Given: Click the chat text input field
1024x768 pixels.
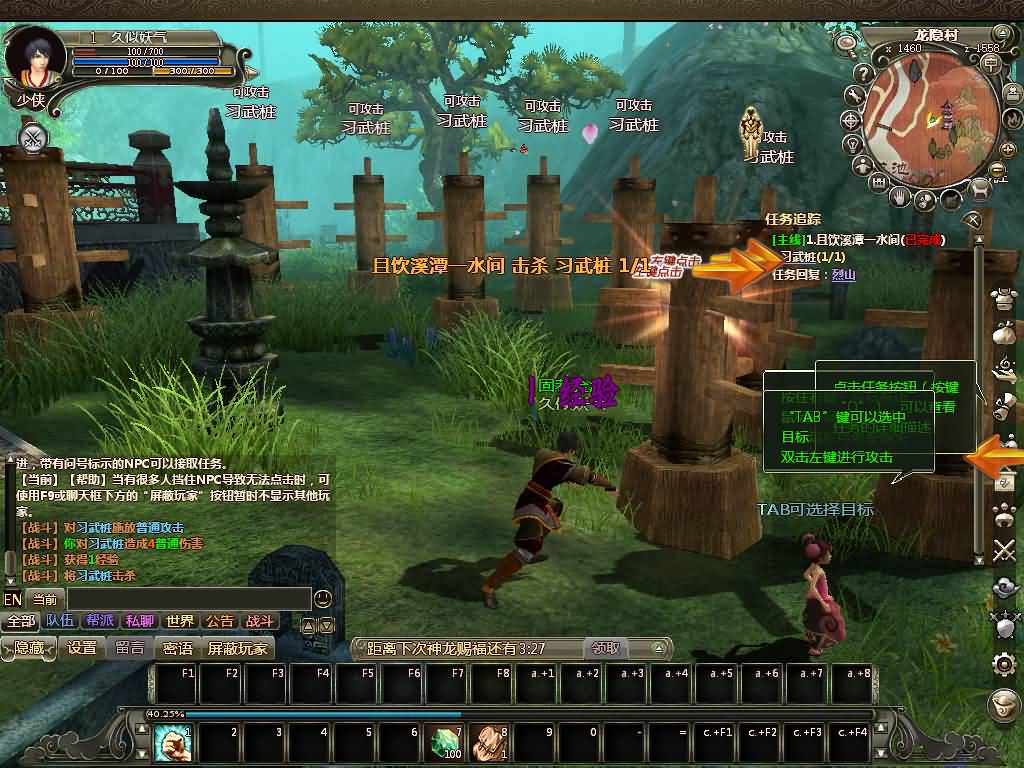Looking at the screenshot, I should [188, 599].
